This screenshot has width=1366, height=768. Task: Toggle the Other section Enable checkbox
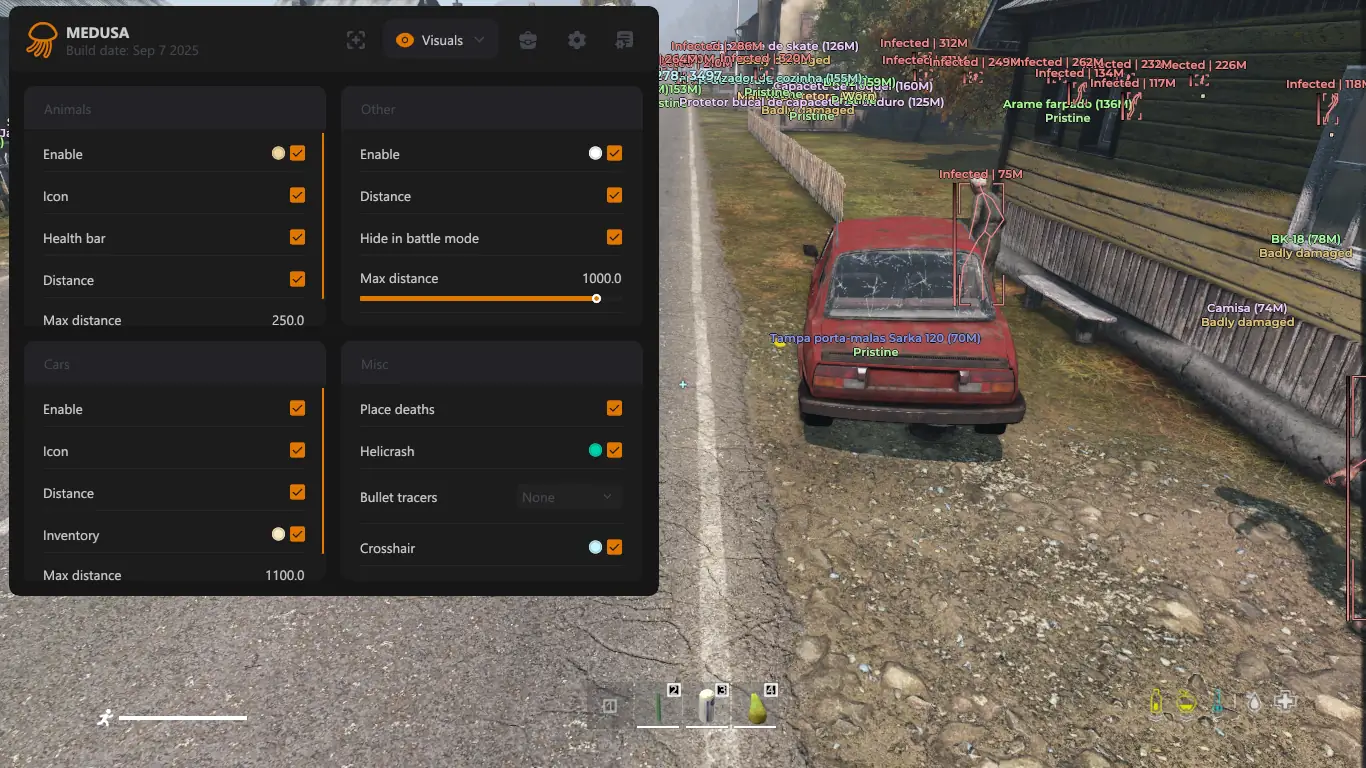pyautogui.click(x=614, y=153)
